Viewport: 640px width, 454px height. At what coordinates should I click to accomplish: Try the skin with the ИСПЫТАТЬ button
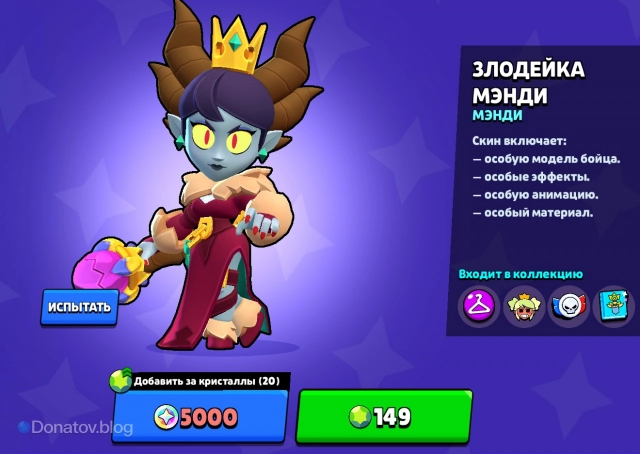[78, 307]
